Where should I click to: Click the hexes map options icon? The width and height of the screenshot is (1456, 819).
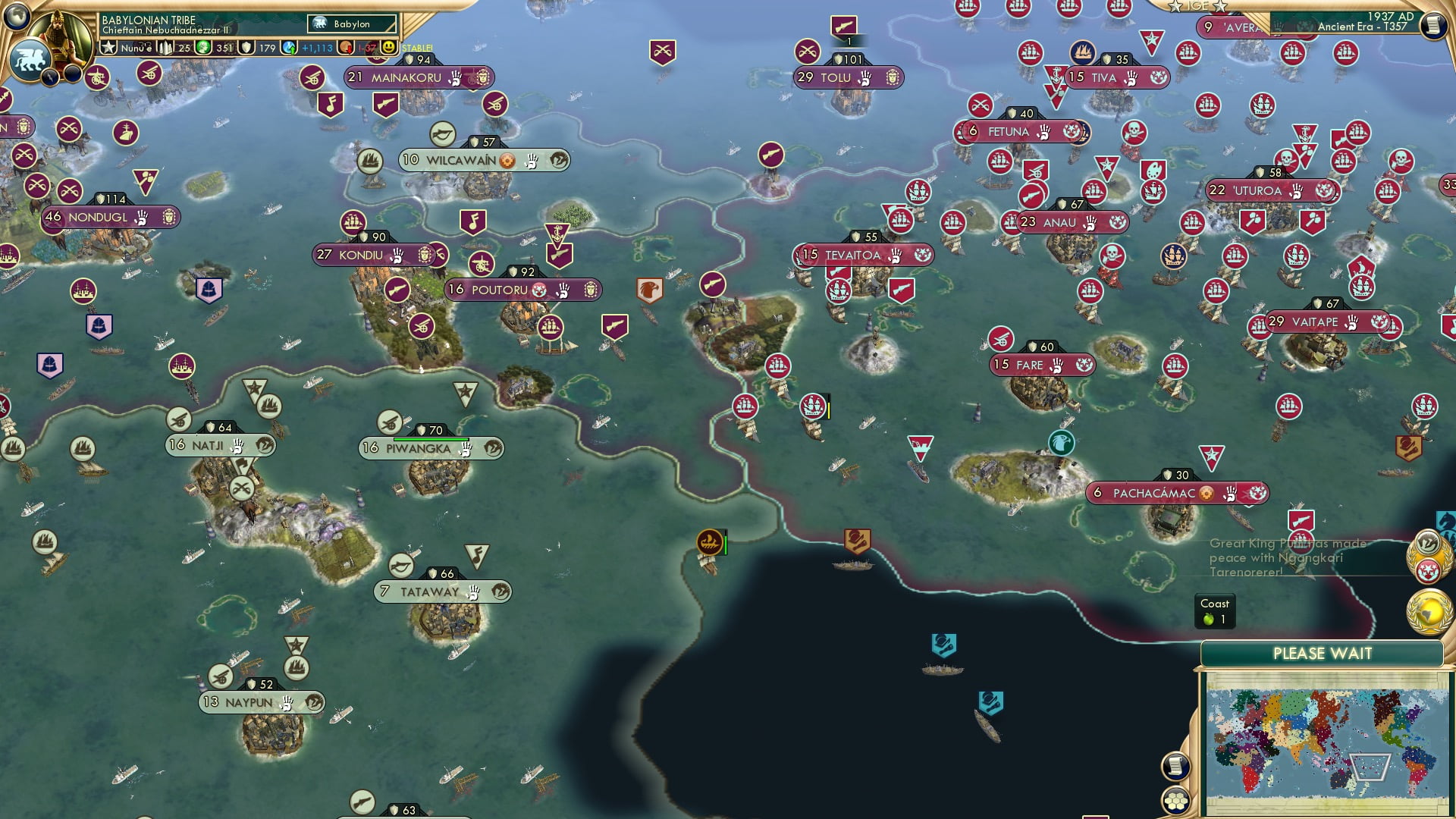tap(1176, 800)
